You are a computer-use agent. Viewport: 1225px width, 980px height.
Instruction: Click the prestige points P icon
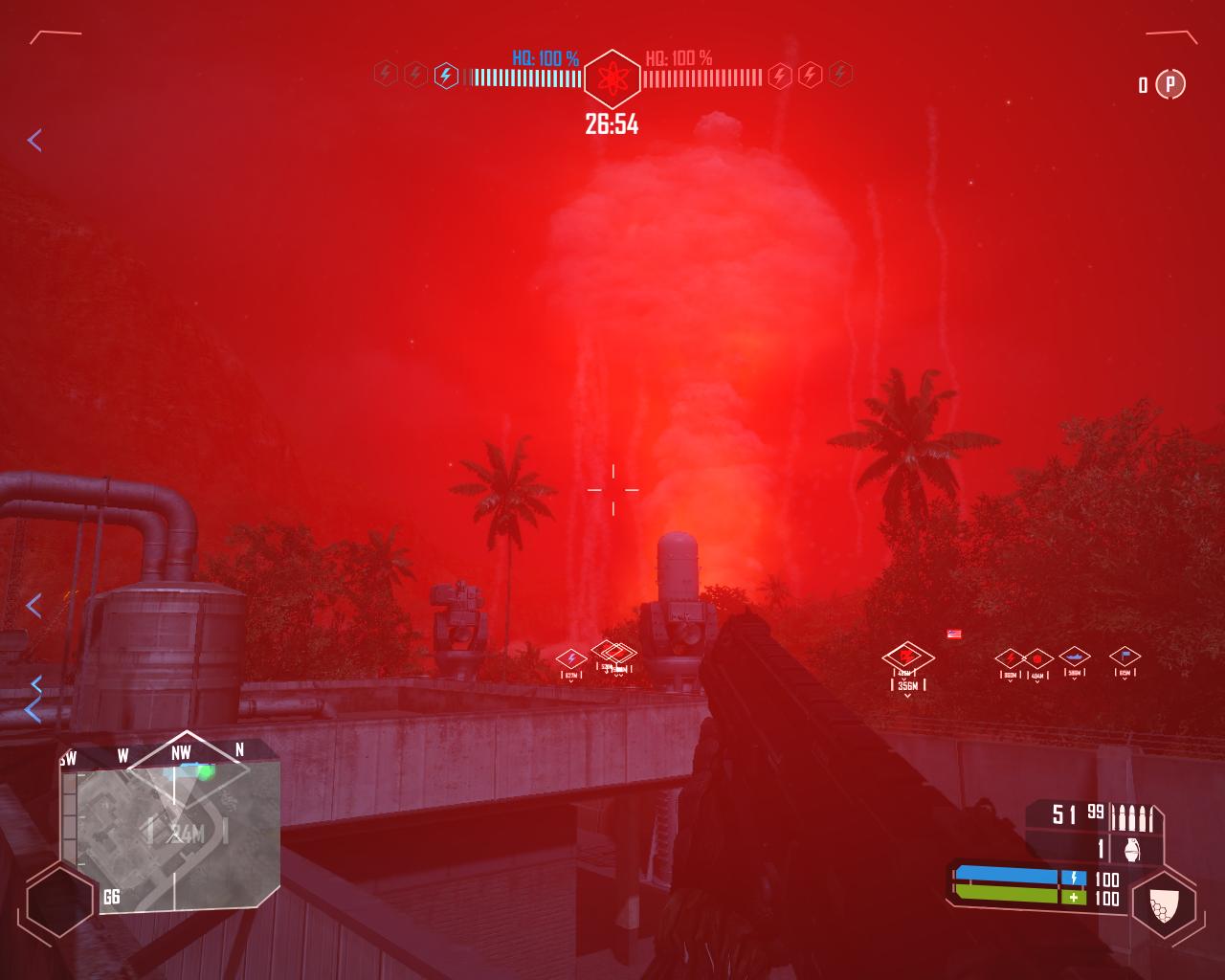click(1169, 84)
